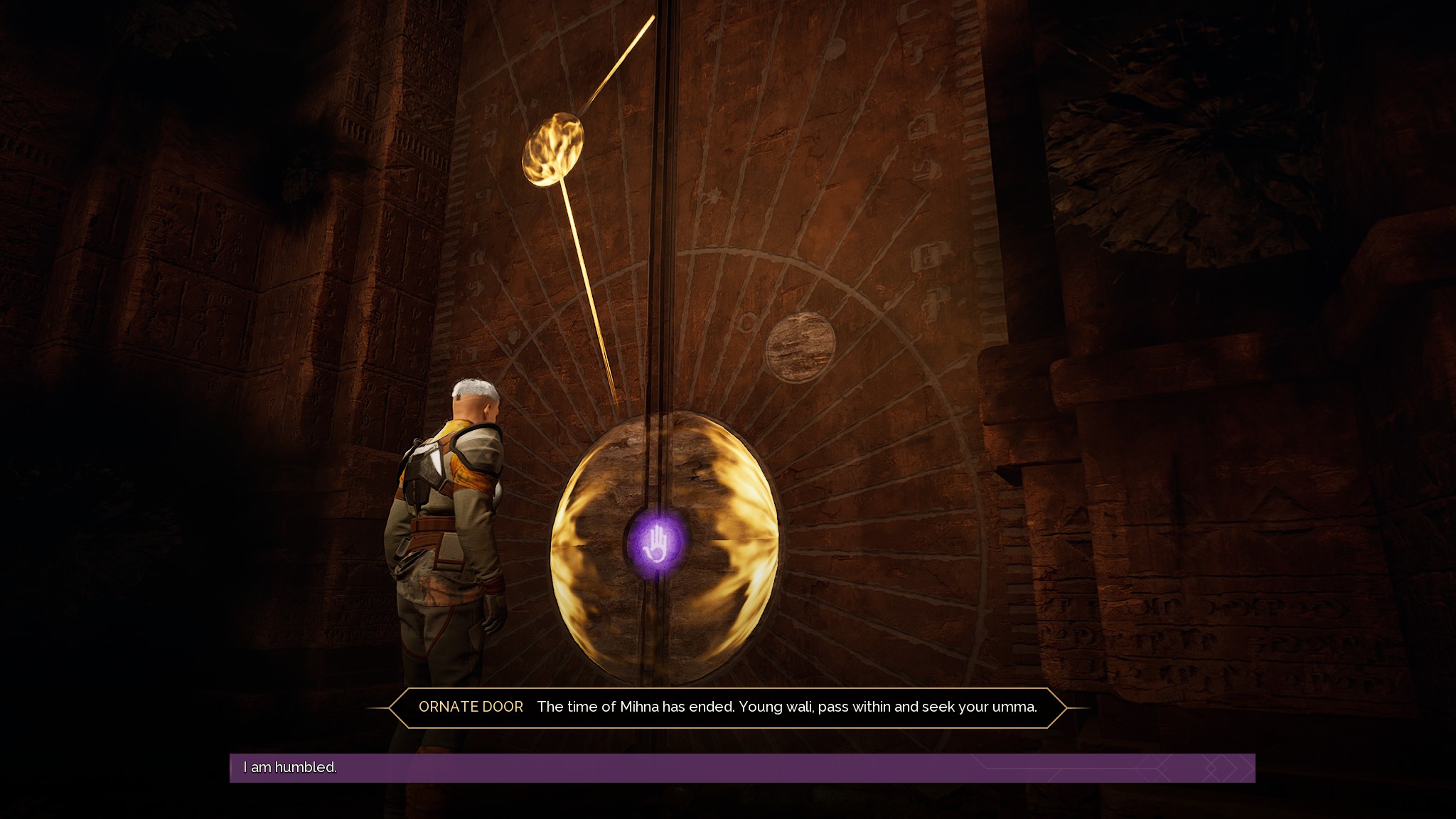Click the player character facing the door
This screenshot has width=1456, height=819.
(x=446, y=540)
